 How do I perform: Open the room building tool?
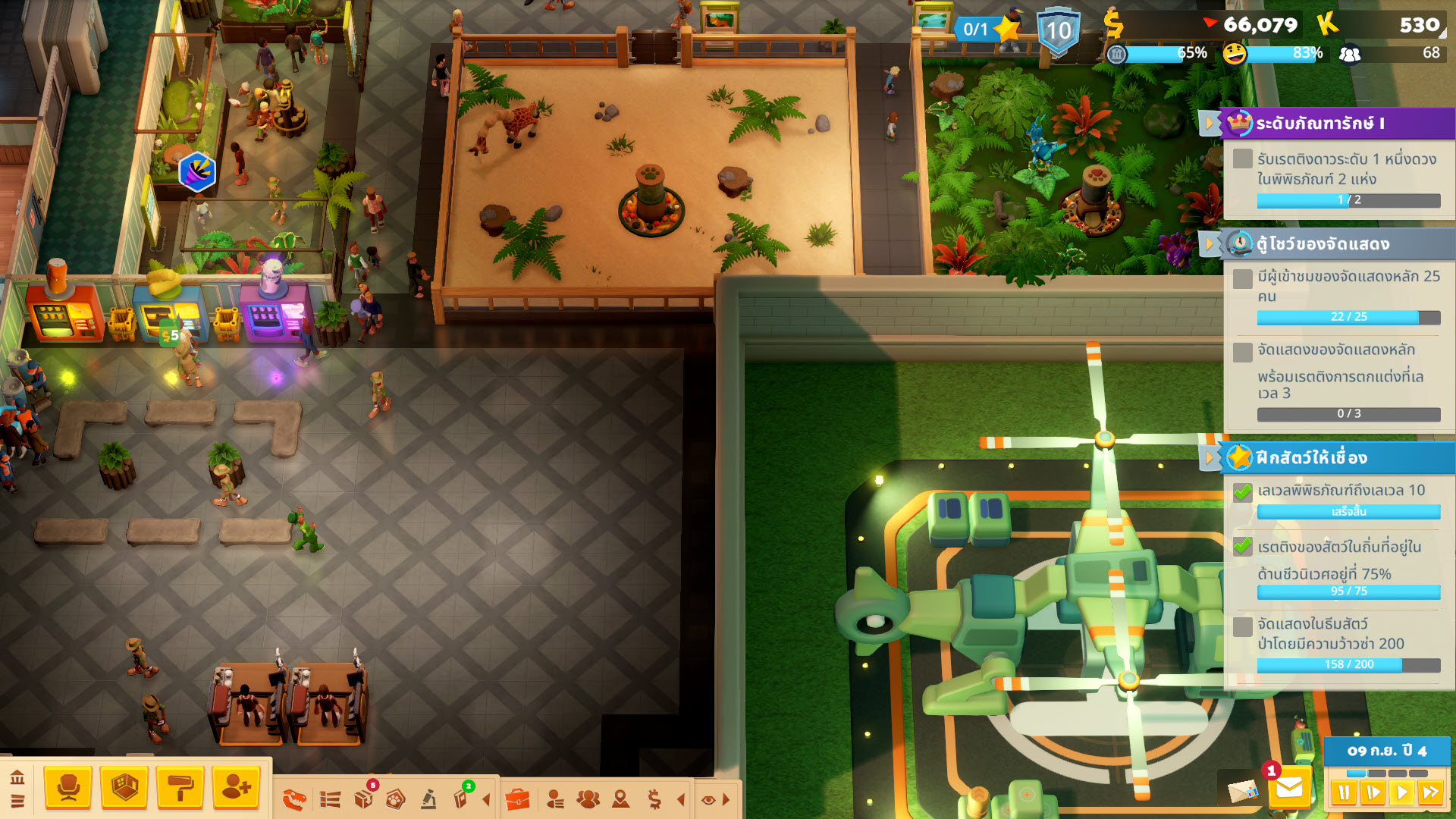(x=124, y=789)
